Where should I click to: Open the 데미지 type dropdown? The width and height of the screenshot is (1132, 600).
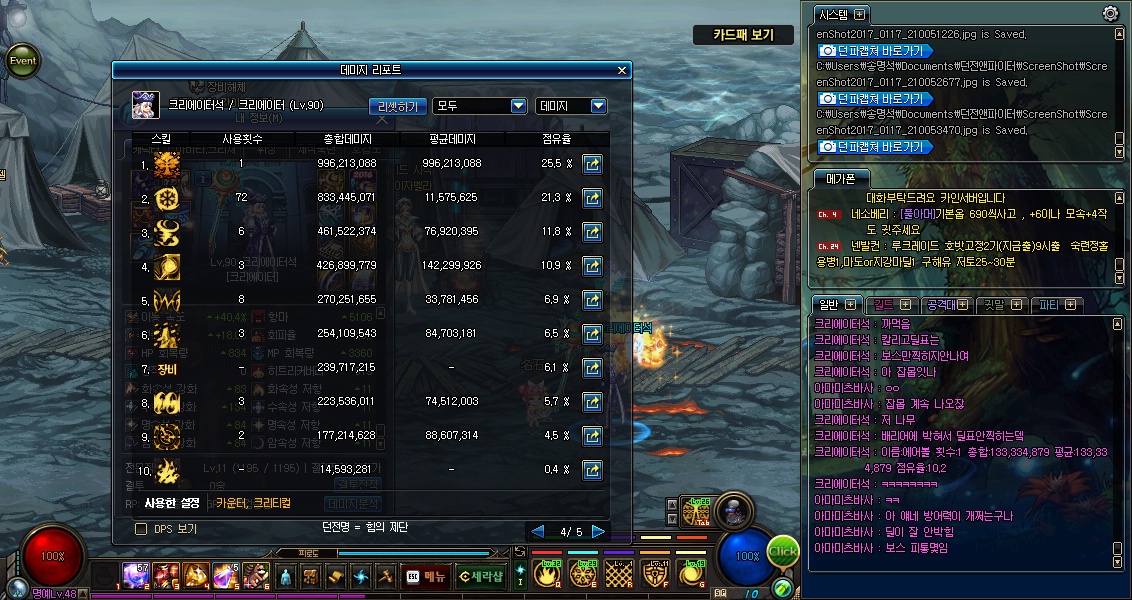571,106
